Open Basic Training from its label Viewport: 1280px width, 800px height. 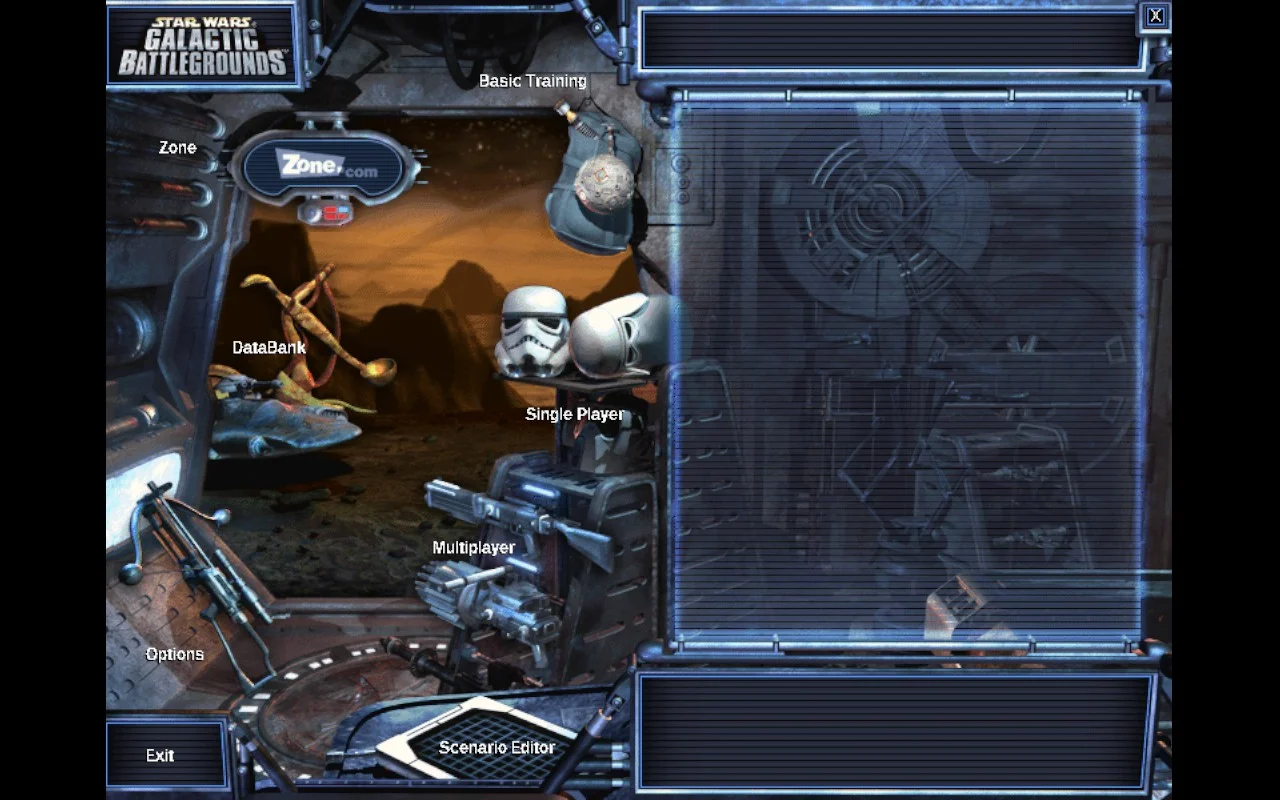pos(532,81)
